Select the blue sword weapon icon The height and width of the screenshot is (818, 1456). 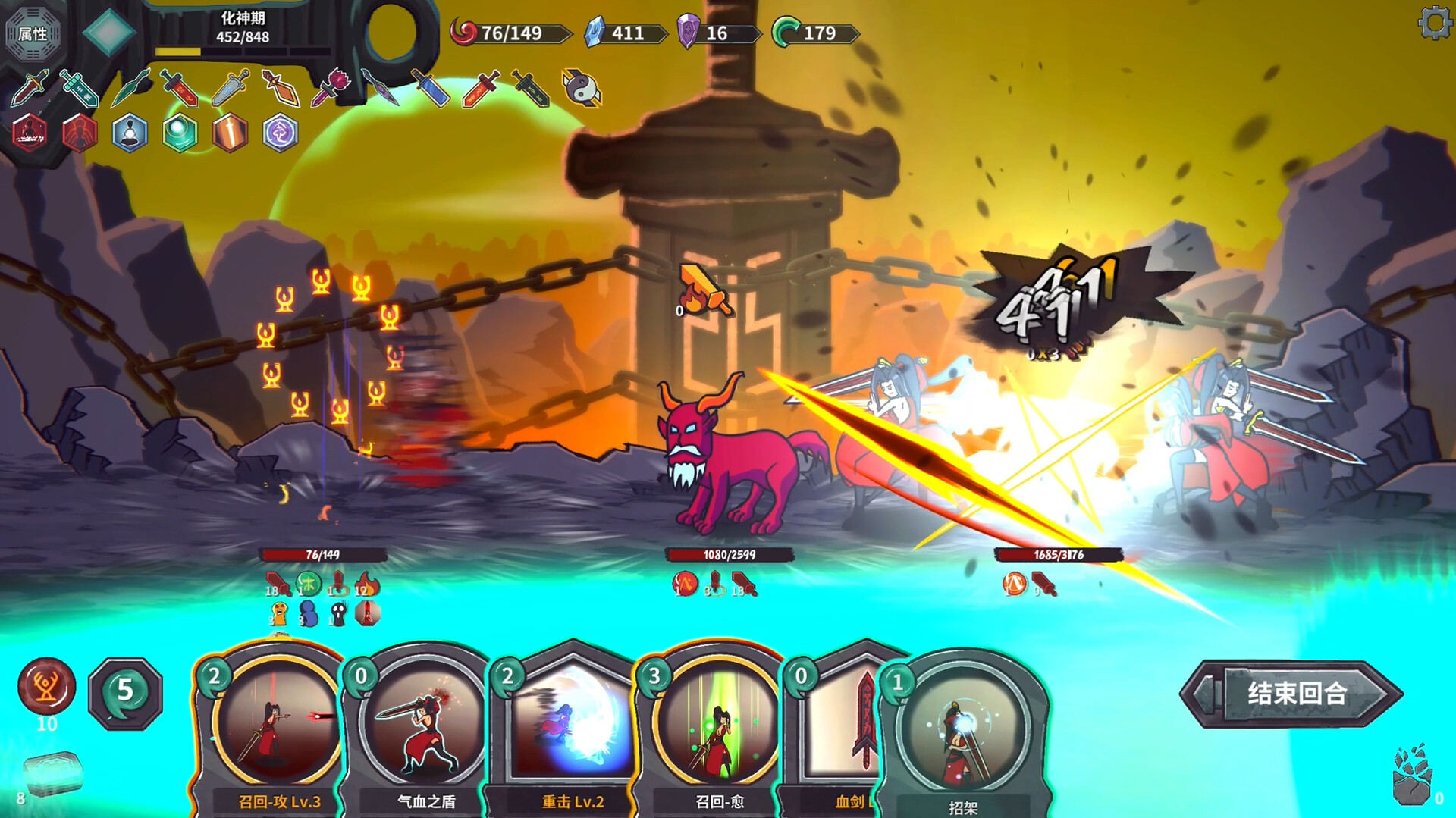(429, 87)
